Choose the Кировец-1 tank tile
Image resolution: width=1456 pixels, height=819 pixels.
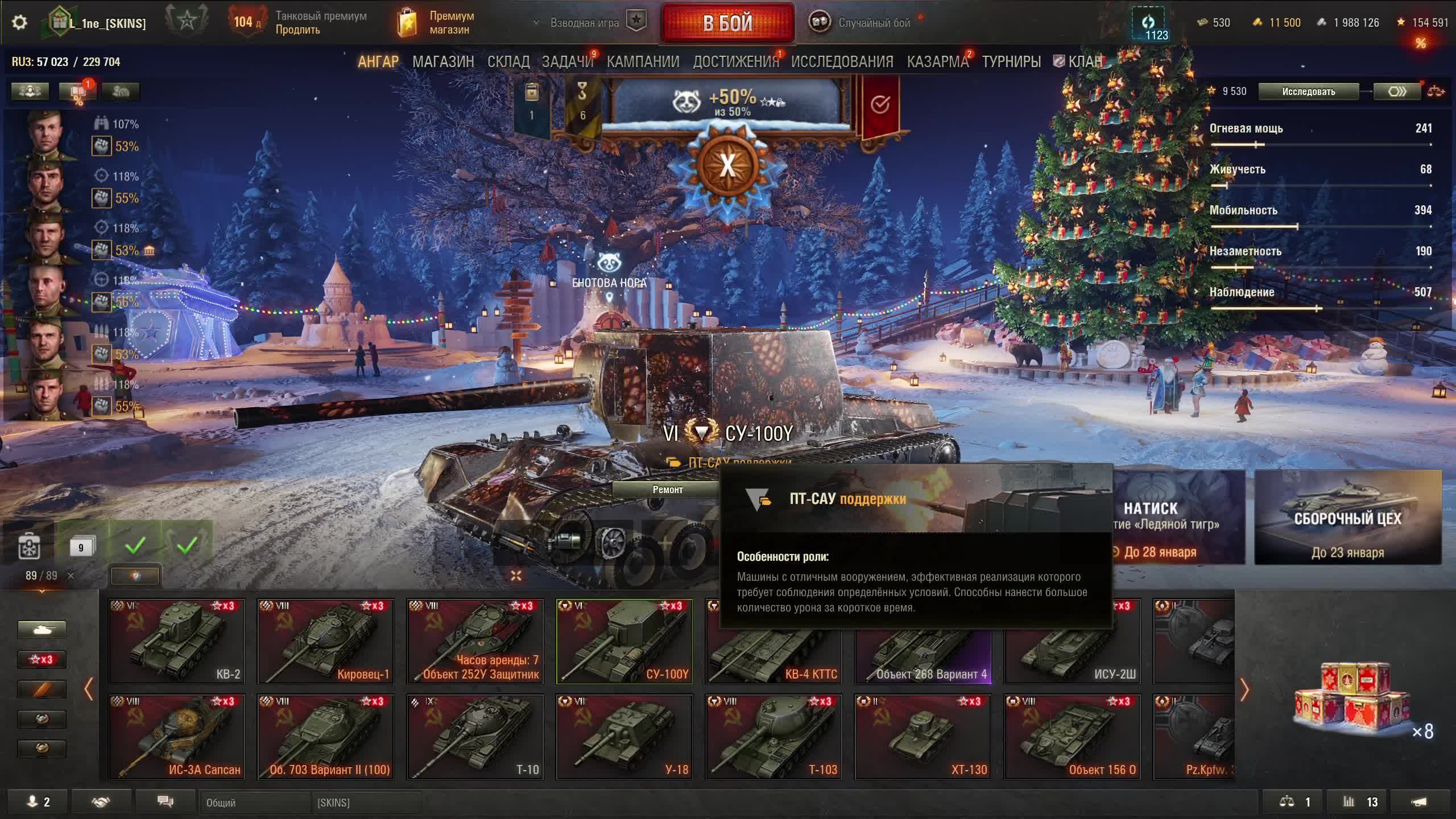pos(325,641)
